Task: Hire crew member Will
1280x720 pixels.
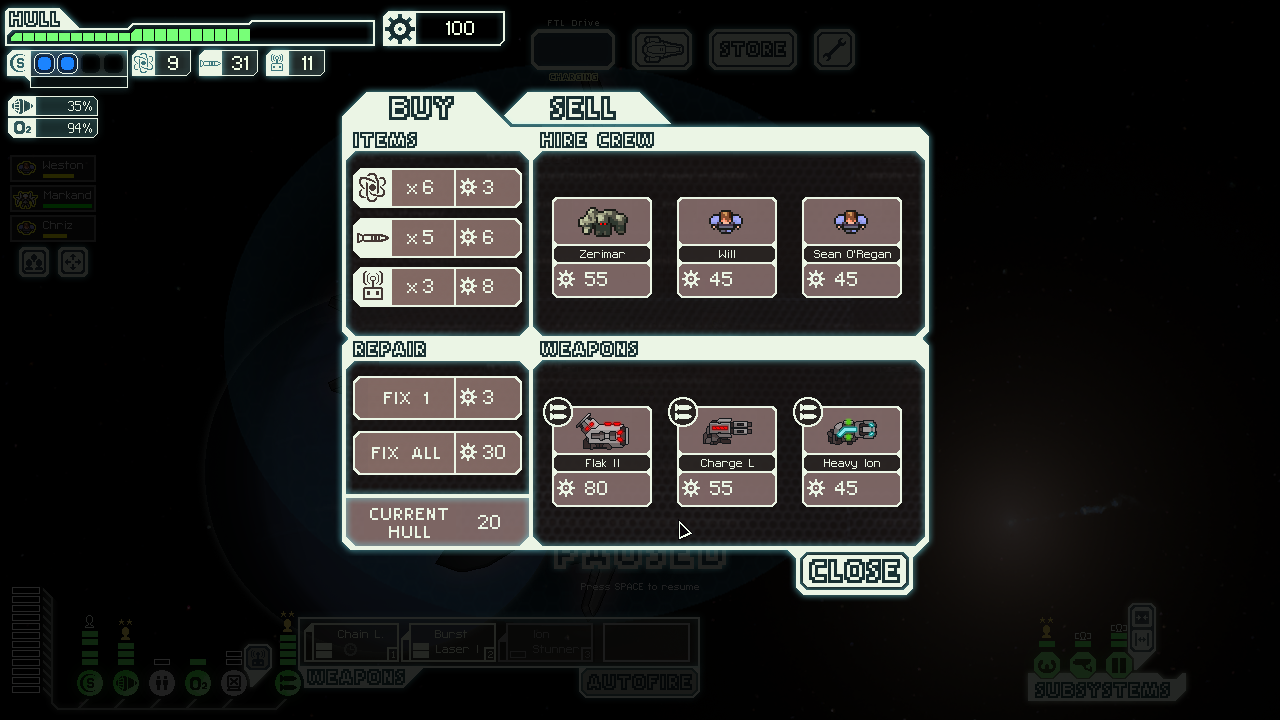Action: pos(726,247)
